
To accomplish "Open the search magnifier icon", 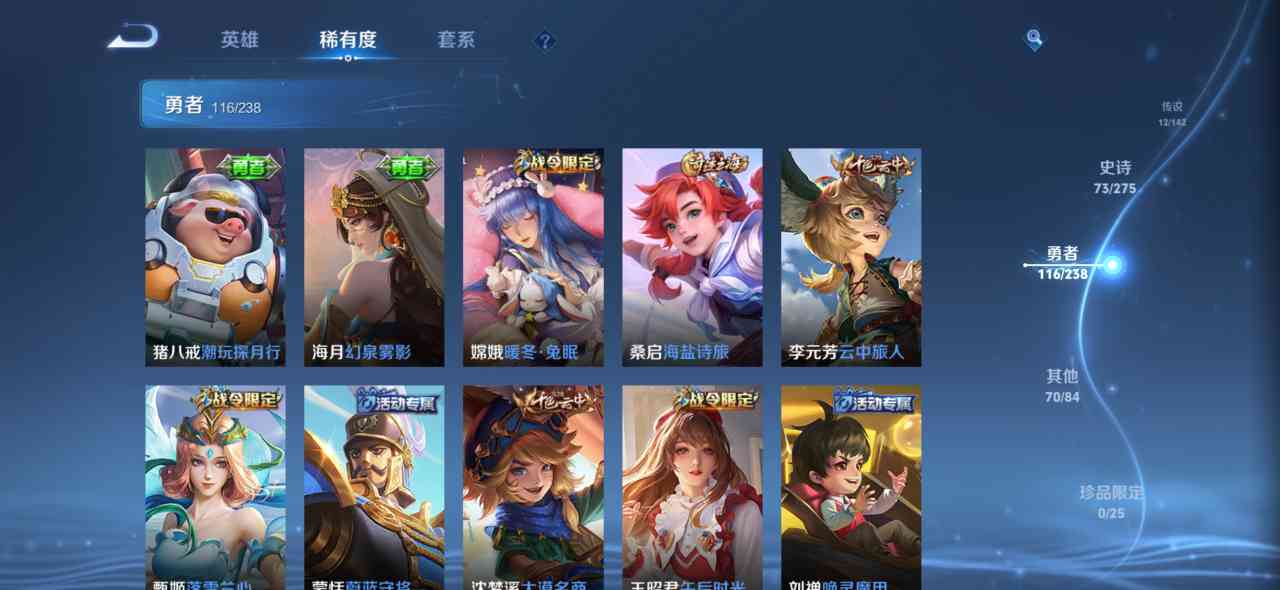I will tap(1034, 40).
